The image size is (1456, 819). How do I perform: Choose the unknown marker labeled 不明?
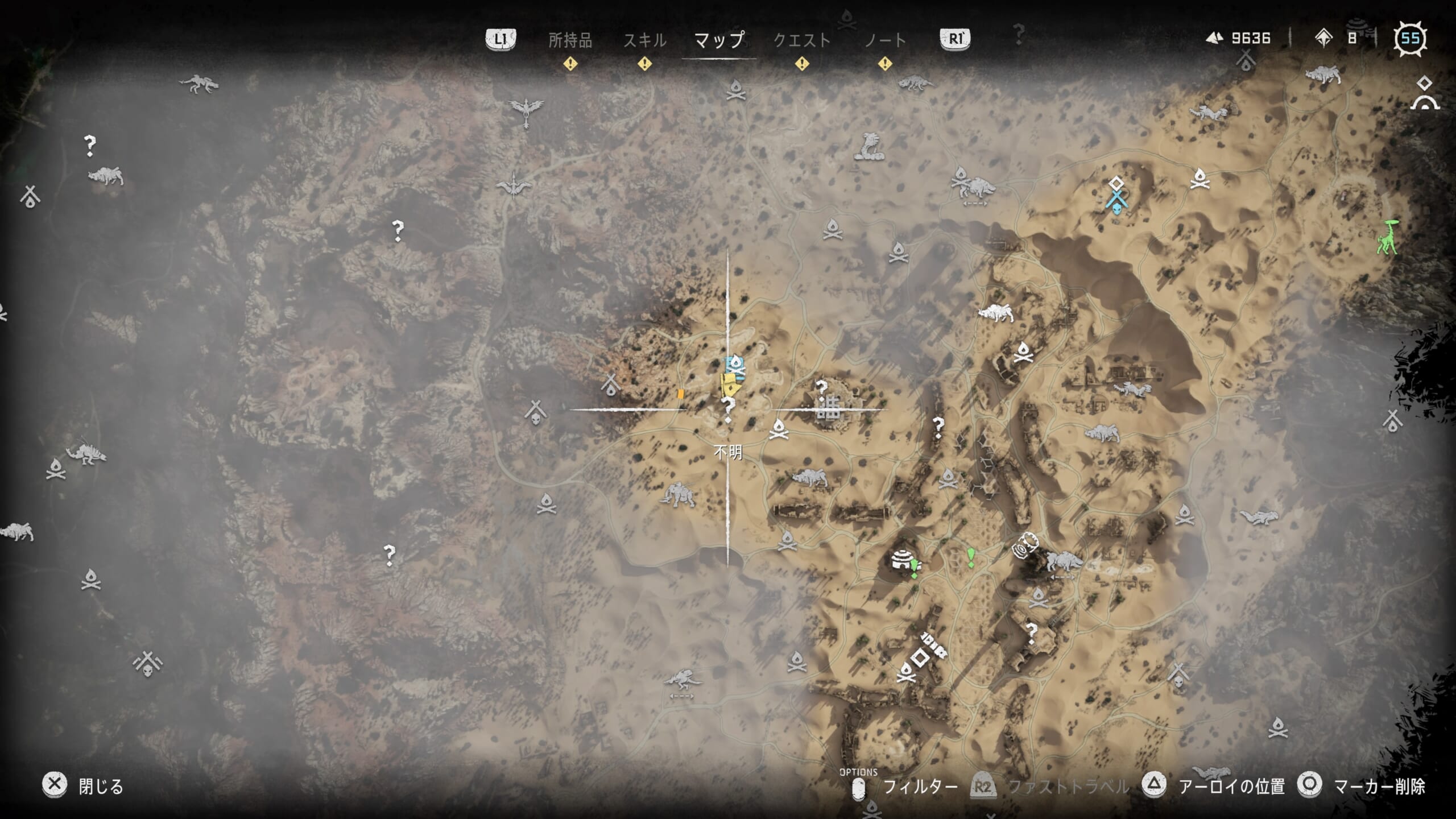point(727,409)
